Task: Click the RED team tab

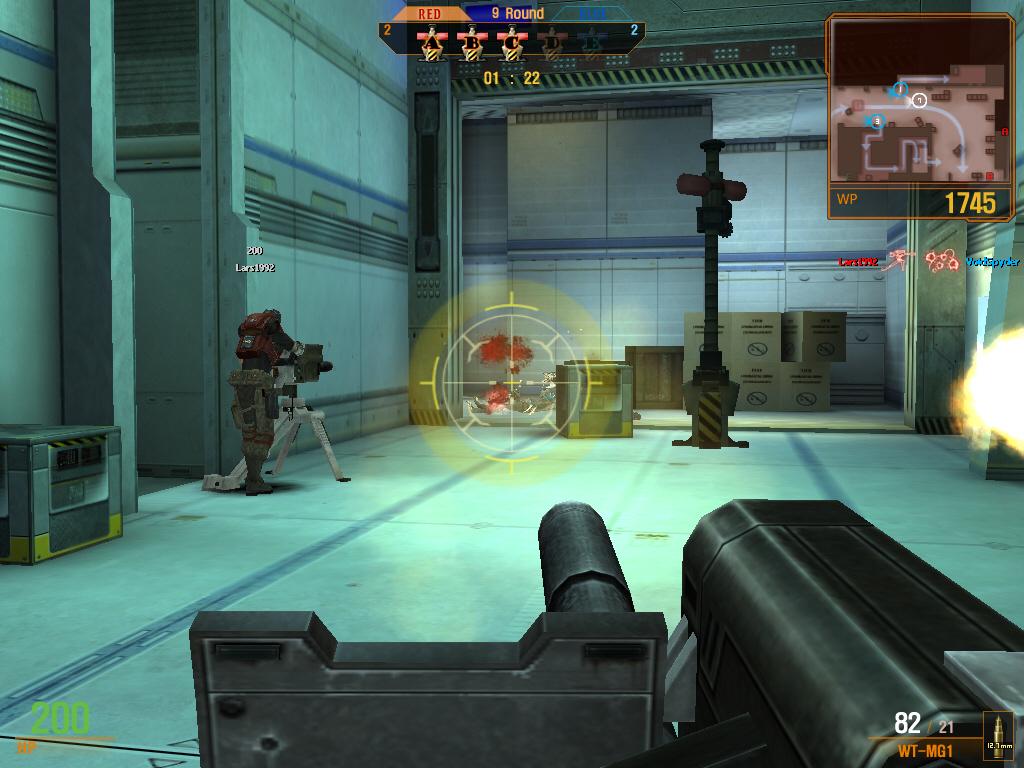Action: coord(429,14)
